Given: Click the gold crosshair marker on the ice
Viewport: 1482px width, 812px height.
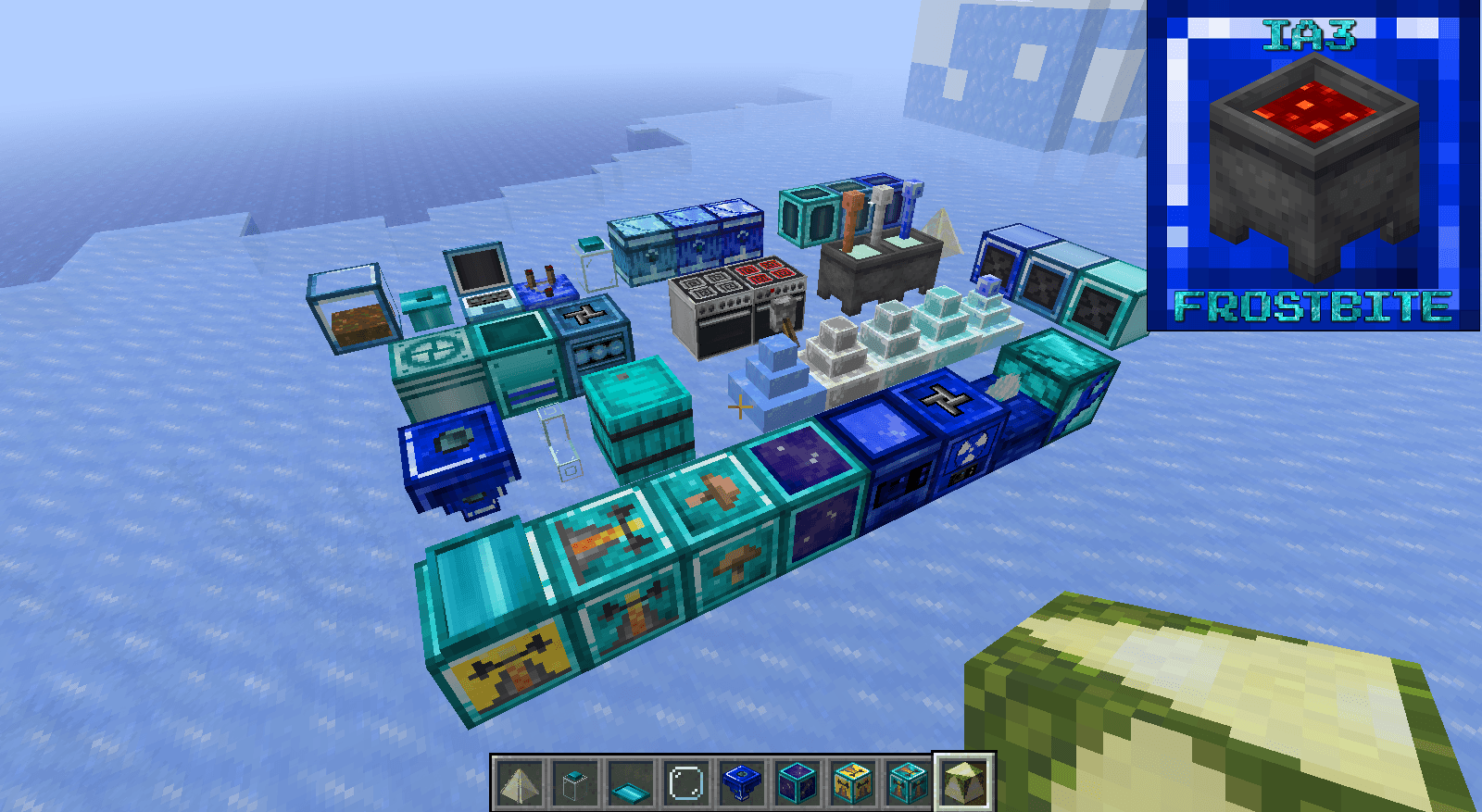Looking at the screenshot, I should 740,406.
